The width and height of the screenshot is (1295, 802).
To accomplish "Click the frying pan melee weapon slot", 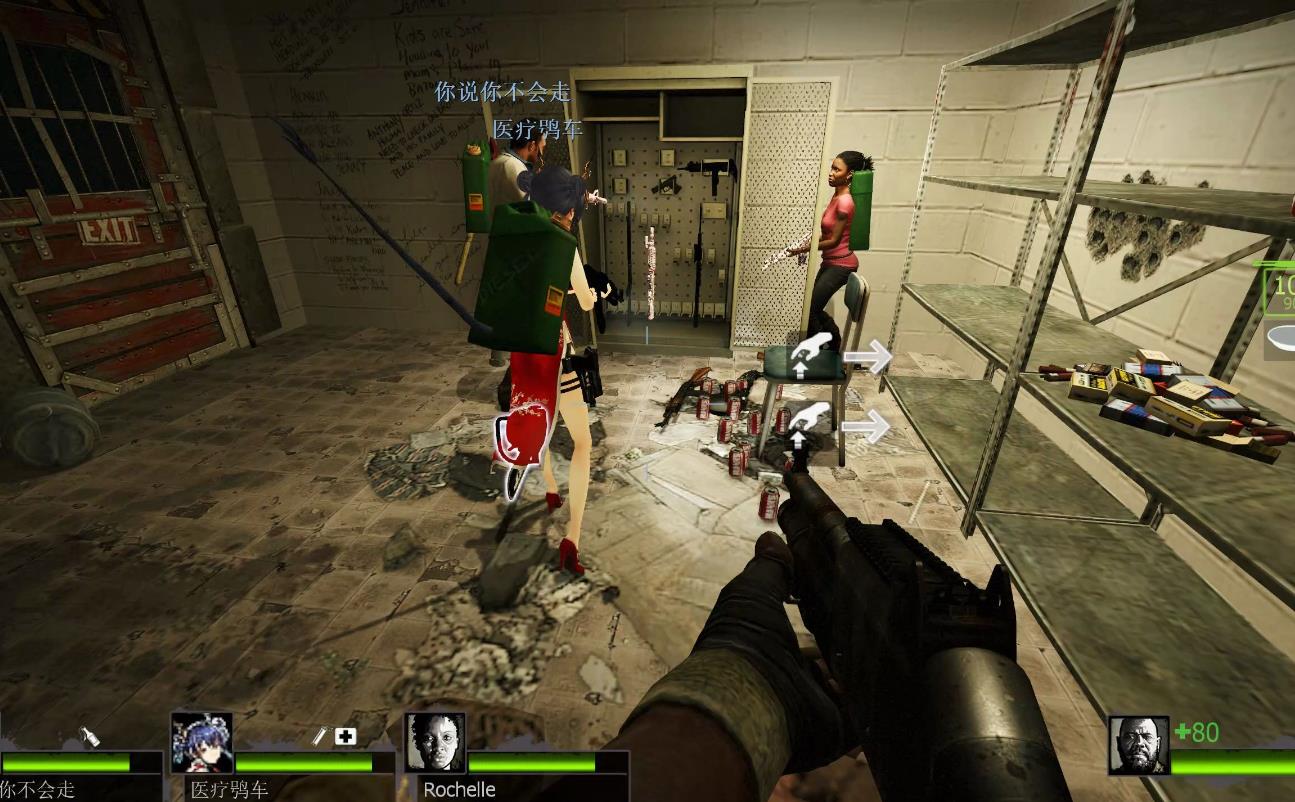I will (1281, 338).
